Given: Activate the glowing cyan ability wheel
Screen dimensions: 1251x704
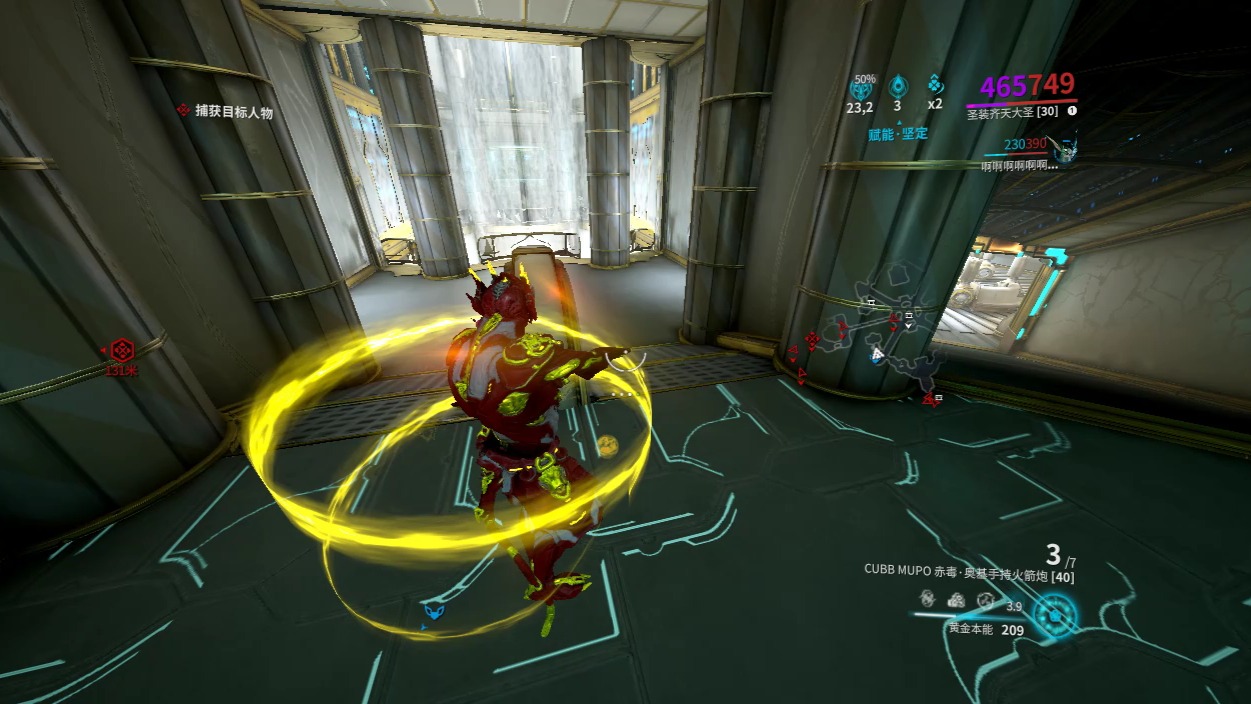Looking at the screenshot, I should tap(1053, 616).
